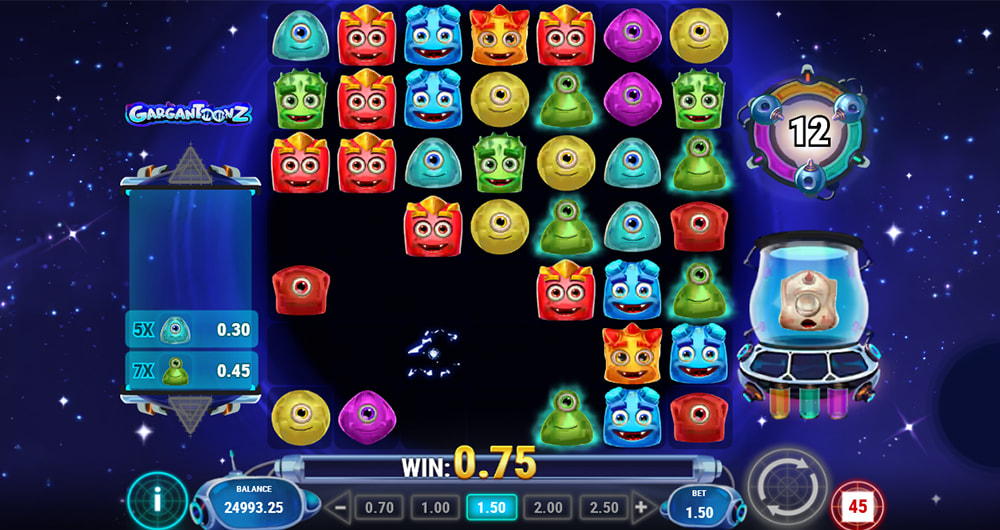The height and width of the screenshot is (530, 1000).
Task: Choose the 1.00 bet amount
Action: (435, 507)
